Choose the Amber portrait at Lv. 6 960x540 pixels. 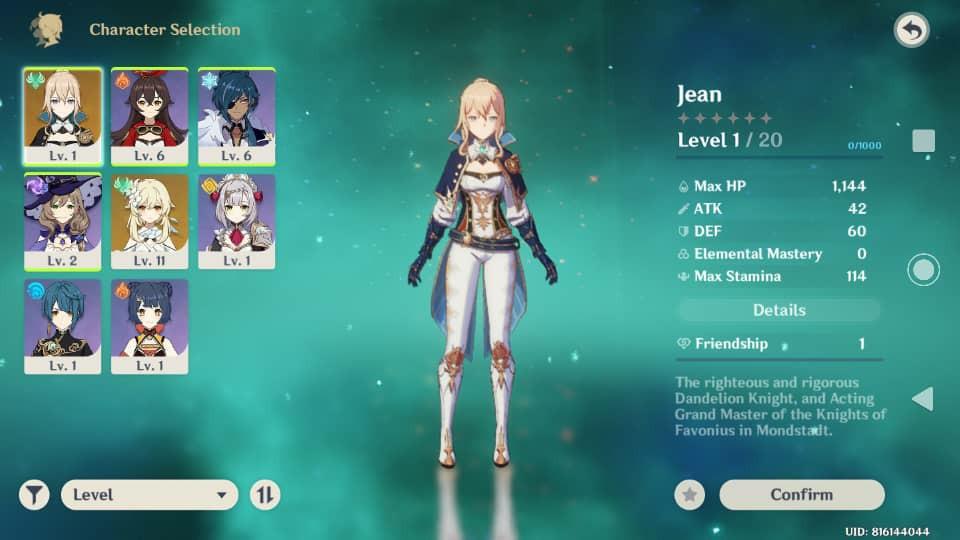tap(149, 115)
